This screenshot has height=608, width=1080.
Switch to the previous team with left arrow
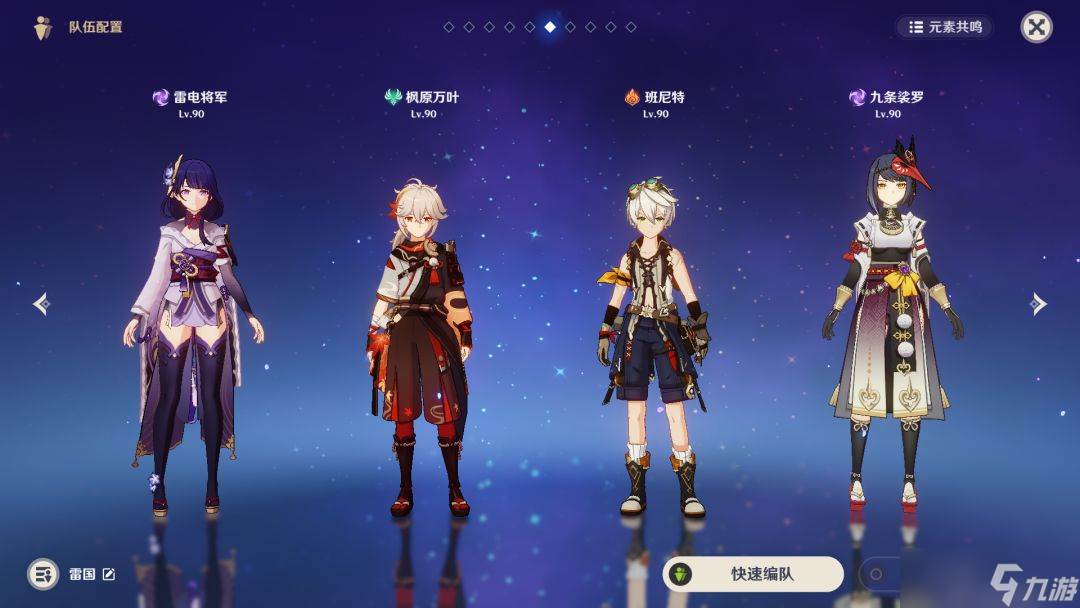41,303
